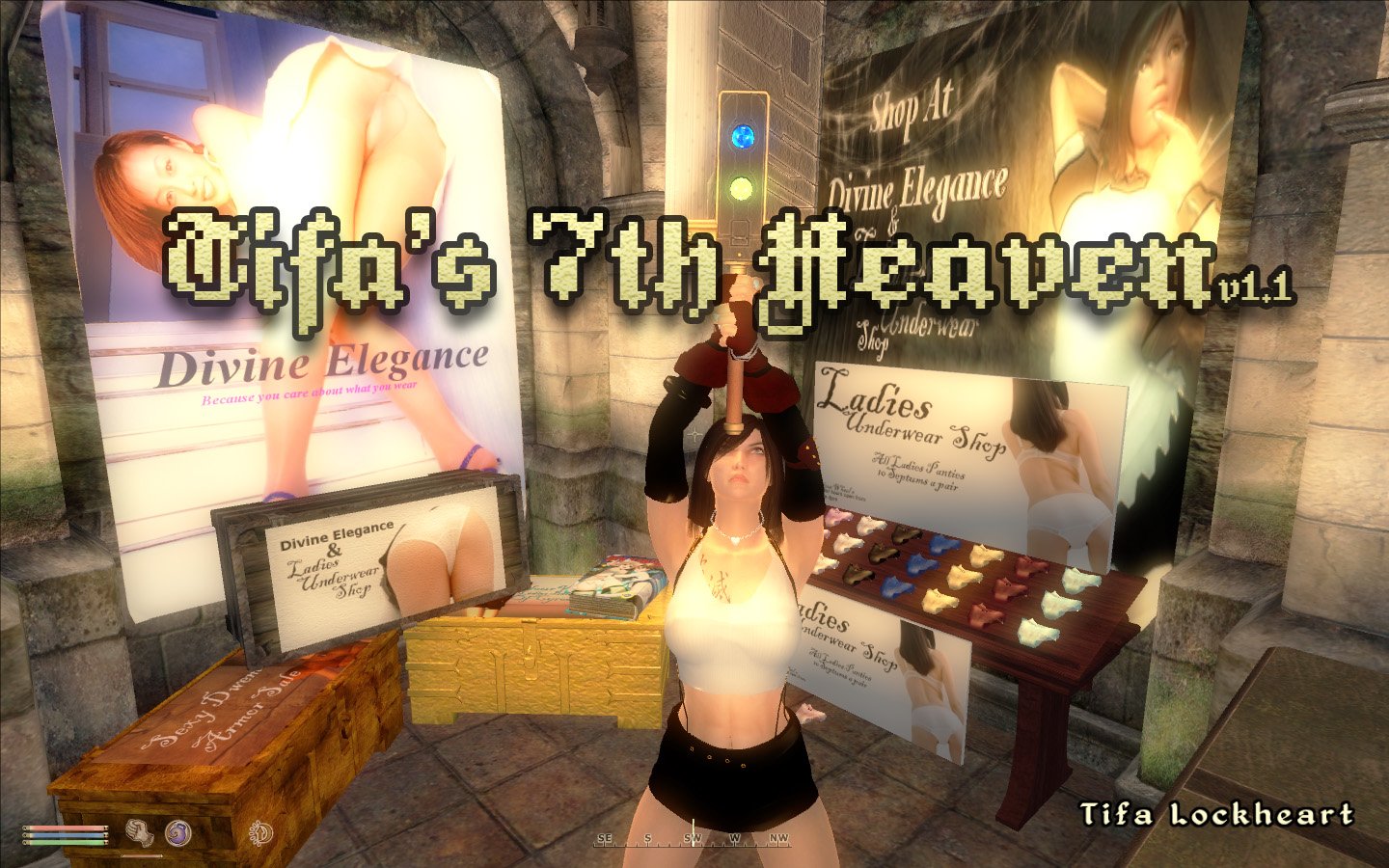Click the W marker on the compass
This screenshot has height=868, width=1389.
tap(736, 840)
